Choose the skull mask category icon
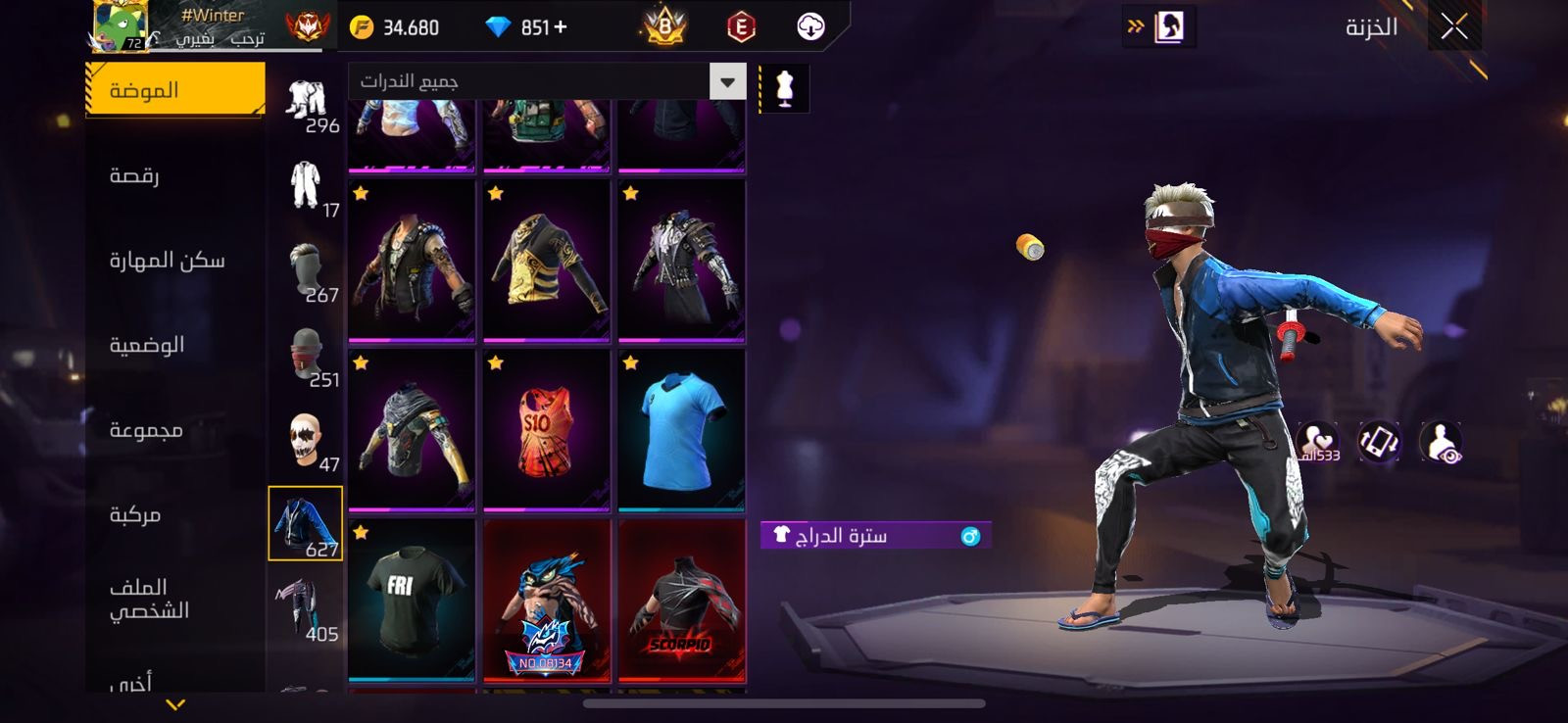This screenshot has width=1568, height=723. click(x=306, y=439)
